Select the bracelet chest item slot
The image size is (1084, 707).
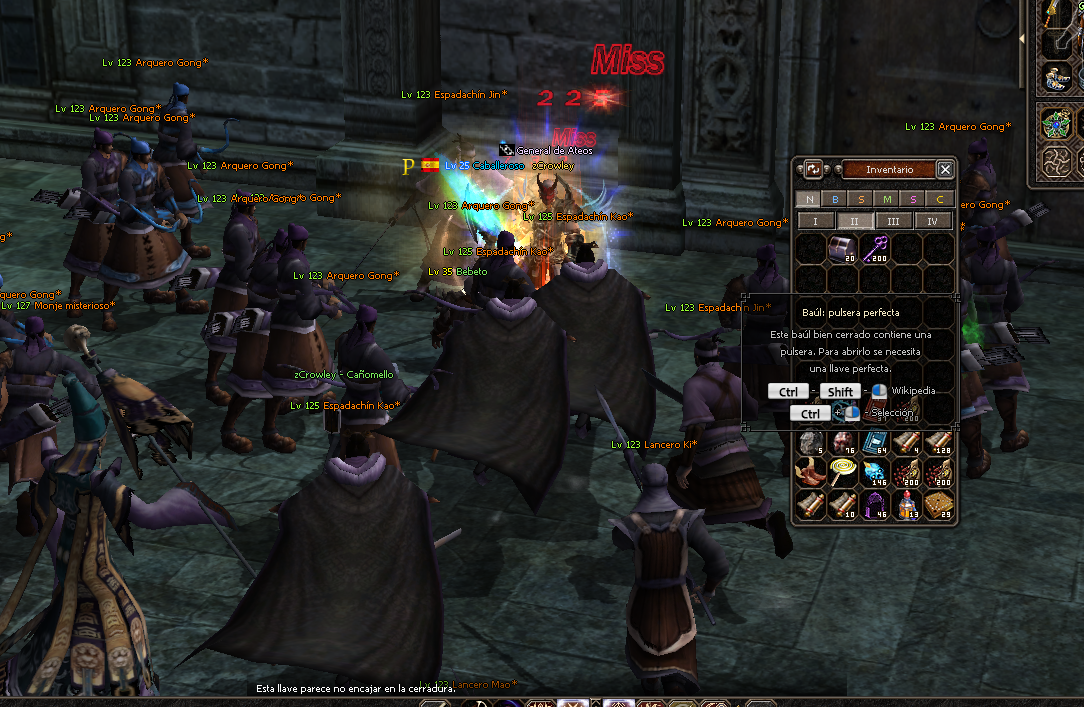click(x=842, y=249)
